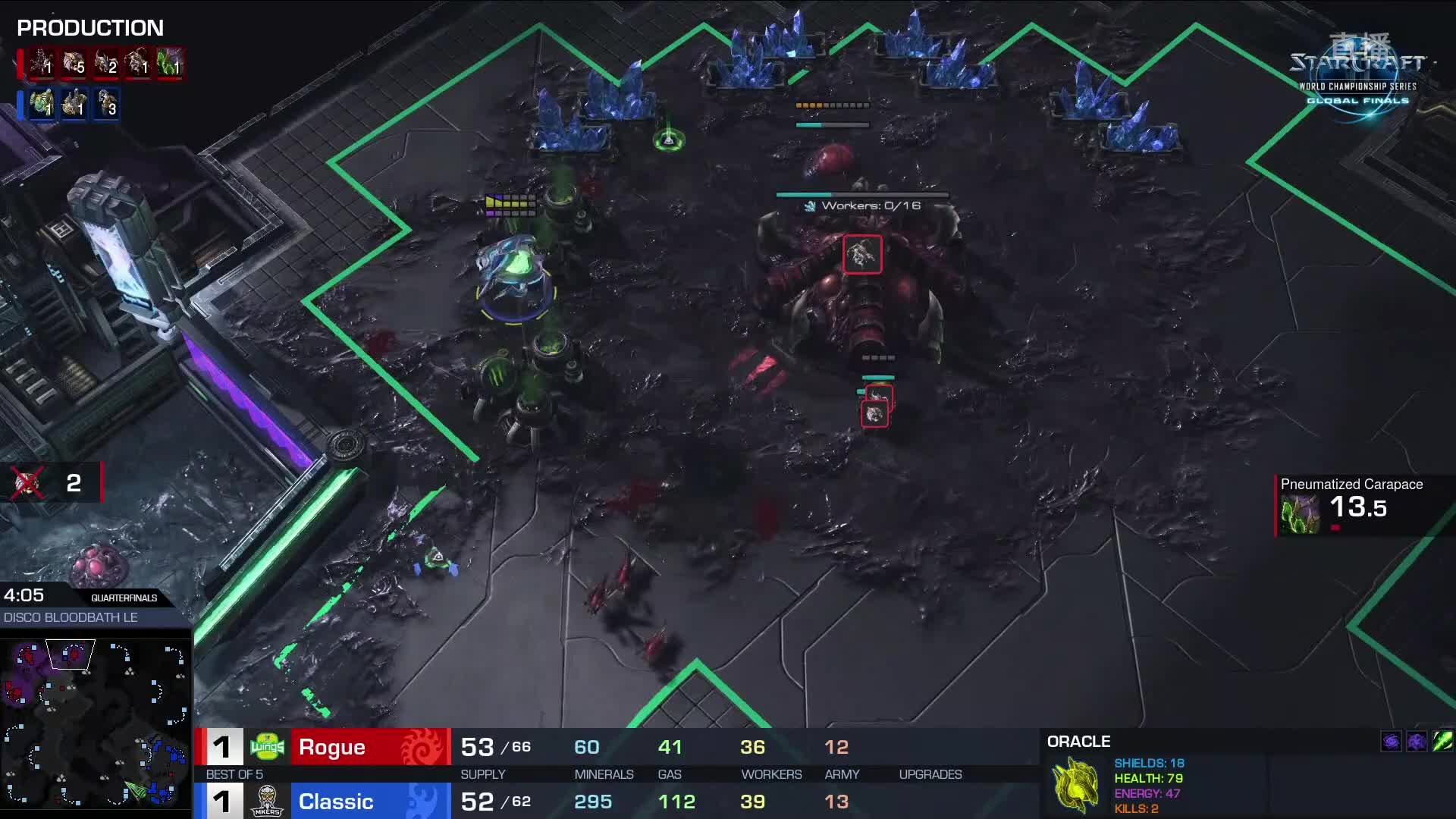Select Rogue's player name panel
Viewport: 1456px width, 819px height.
tap(370, 747)
